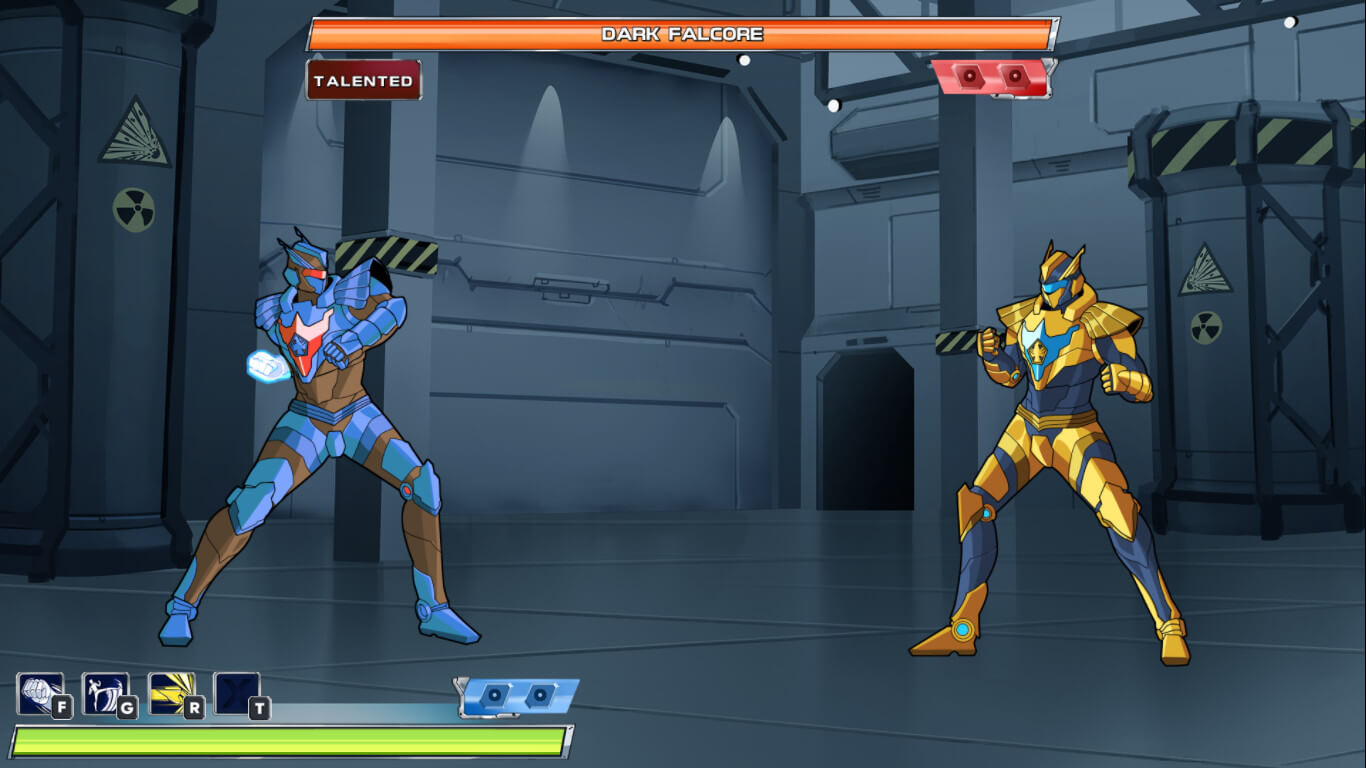Image resolution: width=1366 pixels, height=768 pixels.
Task: Activate the lightning special ability icon
Action: point(172,692)
